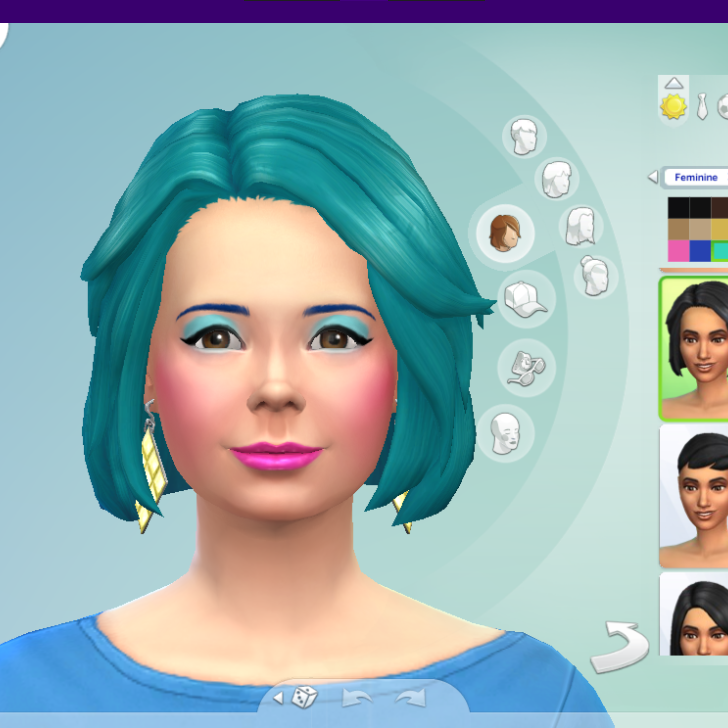The height and width of the screenshot is (728, 728).
Task: Select the highlighted bob hairstyle thumbnail
Action: click(694, 348)
